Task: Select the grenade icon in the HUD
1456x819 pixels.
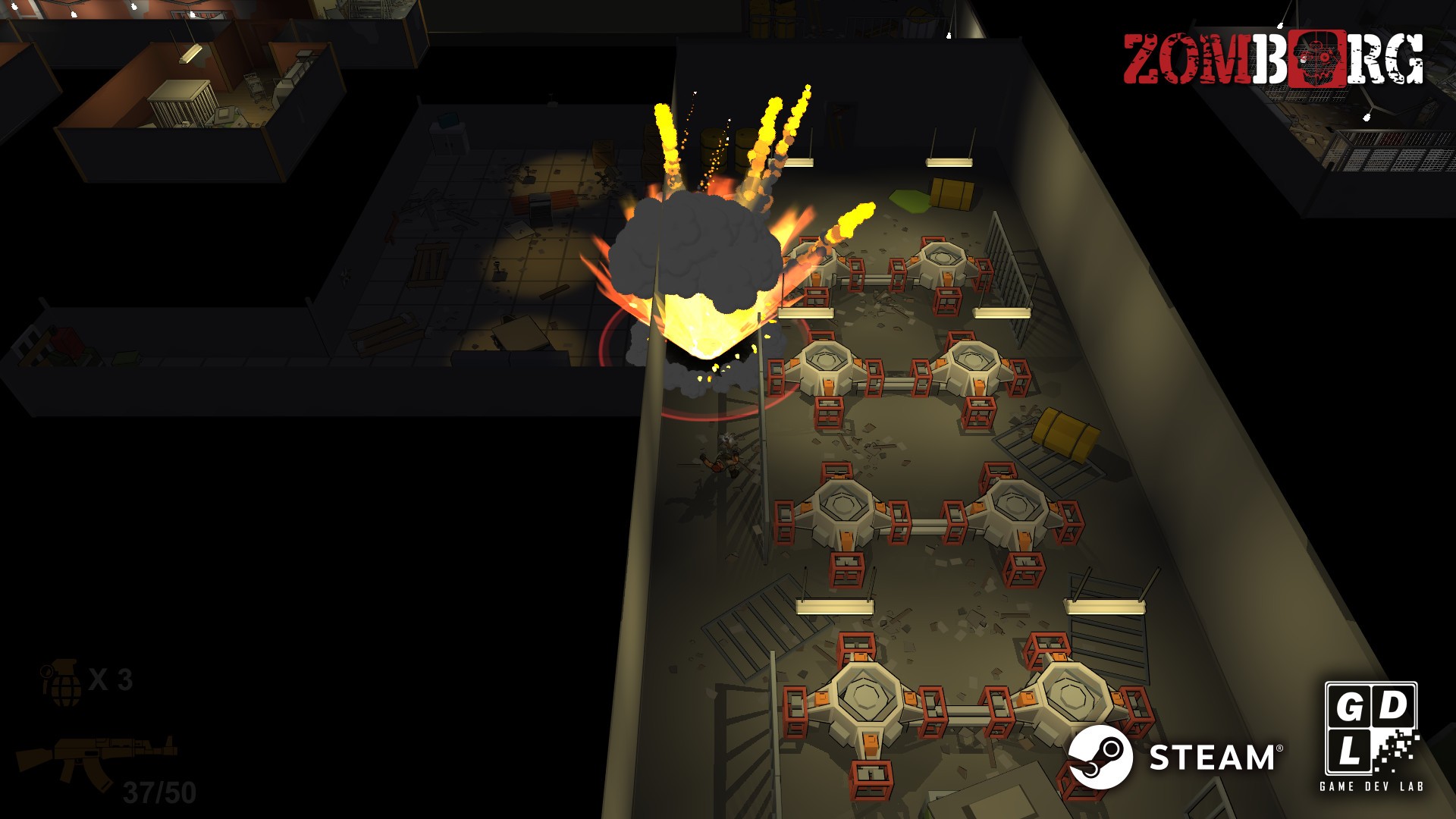Action: pyautogui.click(x=63, y=682)
